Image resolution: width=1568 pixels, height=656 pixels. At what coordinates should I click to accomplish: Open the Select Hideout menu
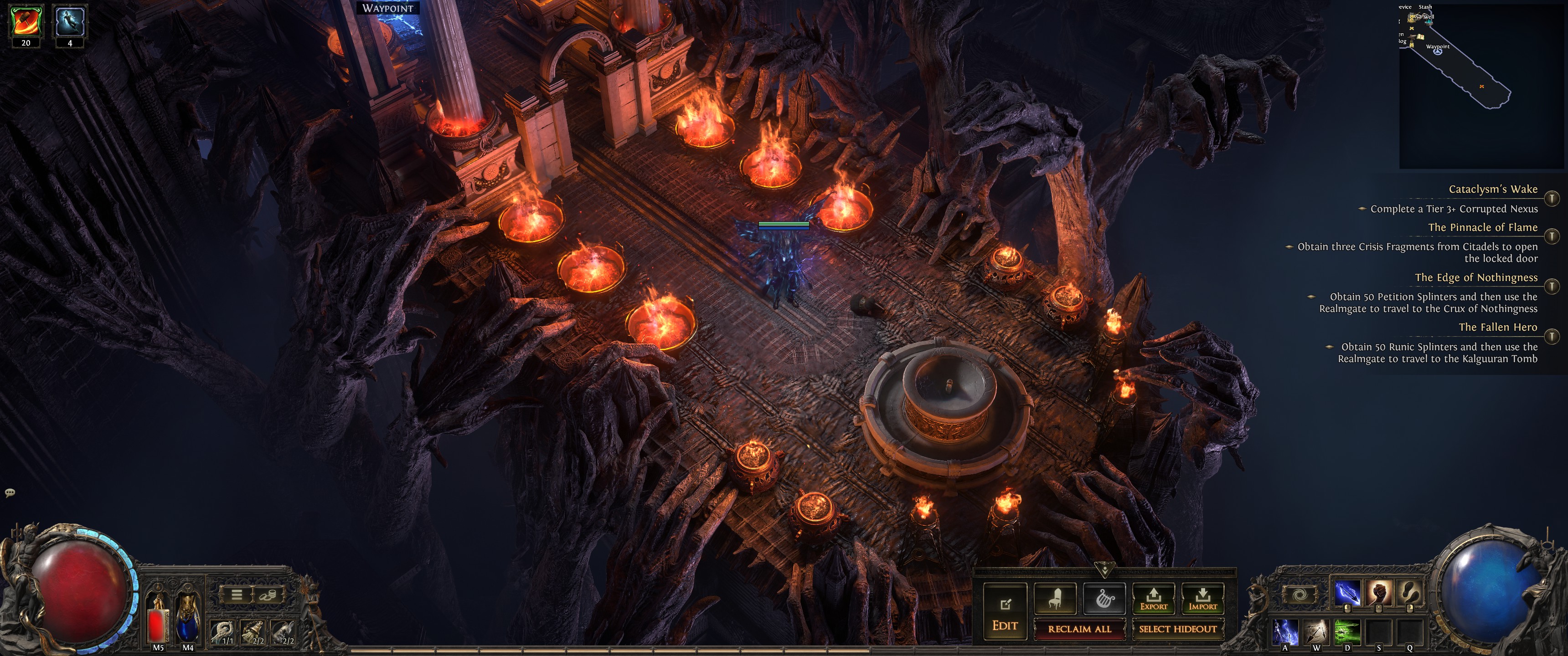1177,629
